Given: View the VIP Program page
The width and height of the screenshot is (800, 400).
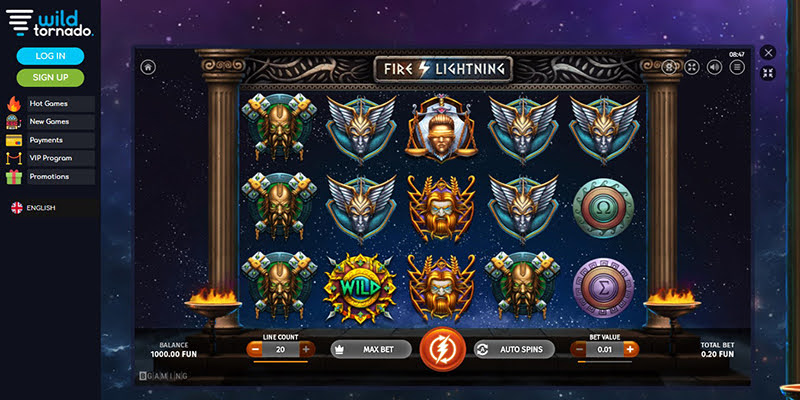Looking at the screenshot, I should (x=49, y=158).
